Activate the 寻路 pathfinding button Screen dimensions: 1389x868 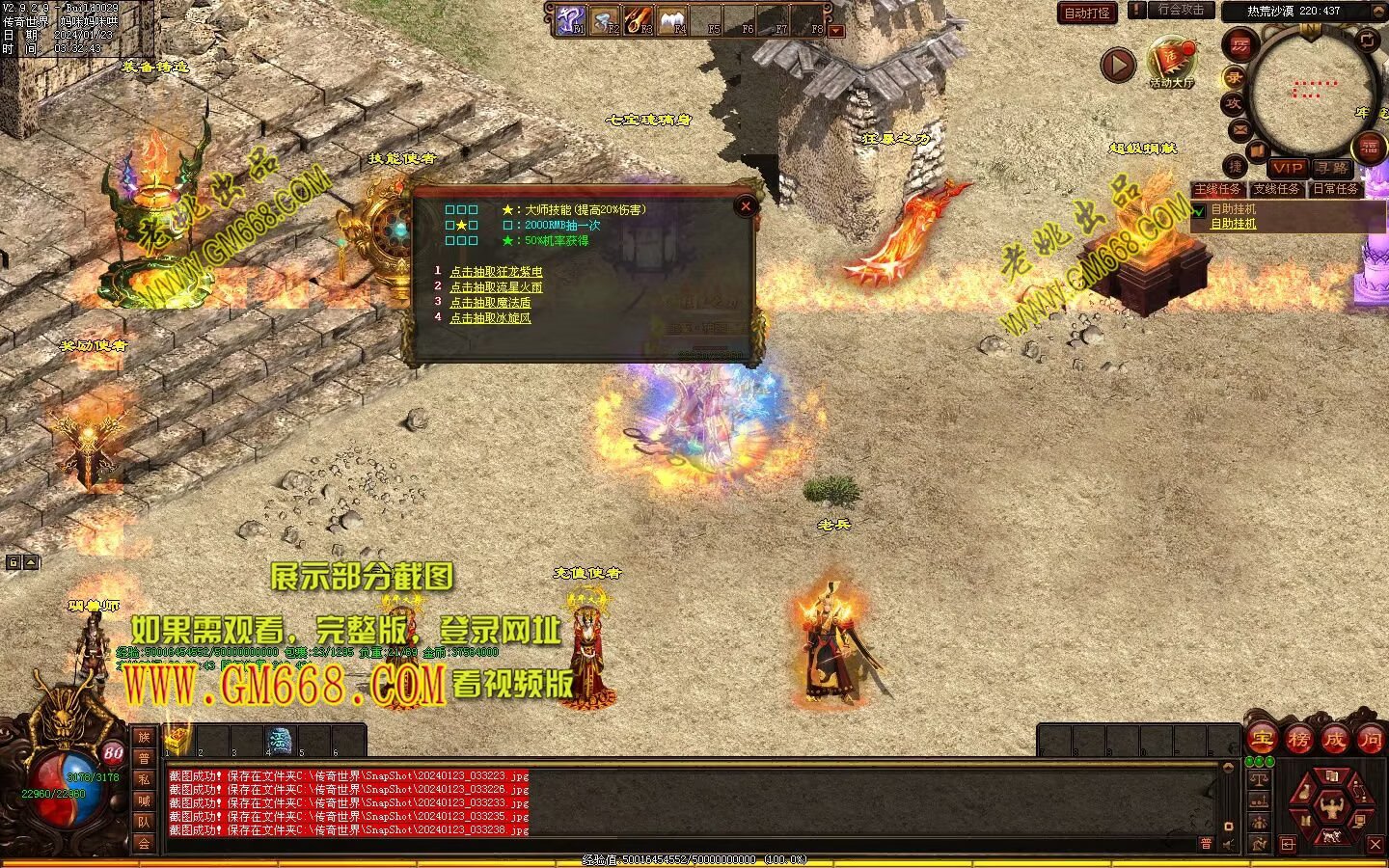click(1332, 168)
